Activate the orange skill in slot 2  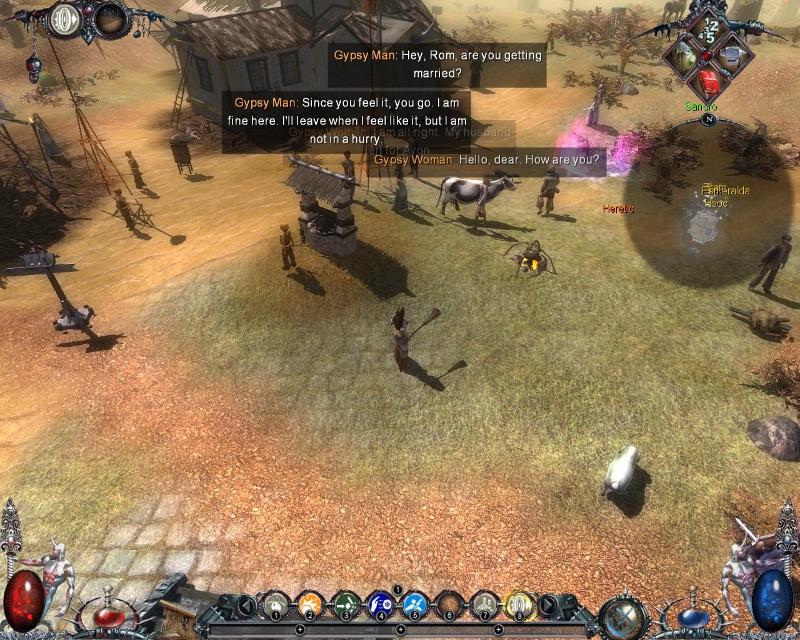click(310, 604)
